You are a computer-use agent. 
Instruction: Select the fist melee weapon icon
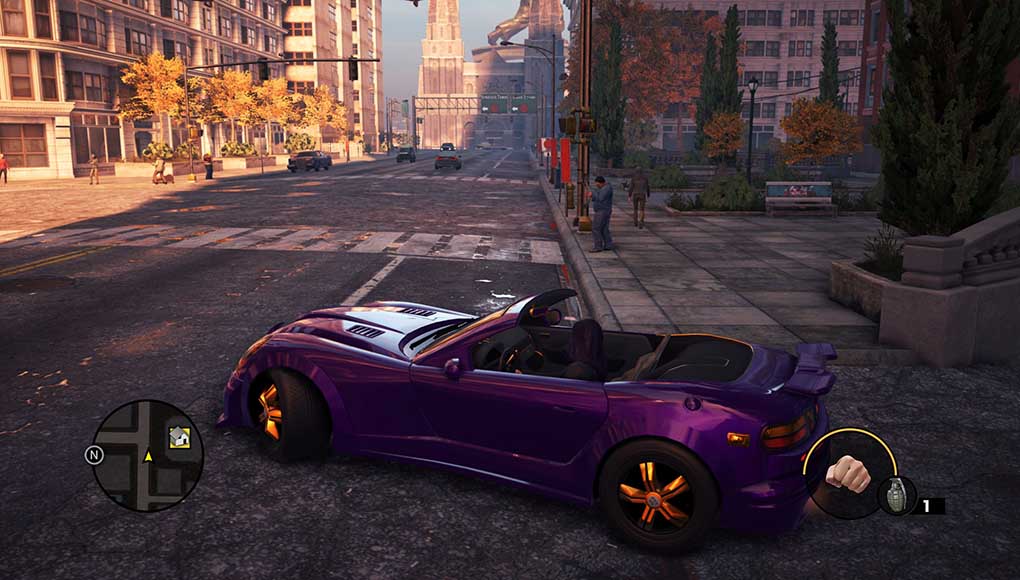(847, 473)
